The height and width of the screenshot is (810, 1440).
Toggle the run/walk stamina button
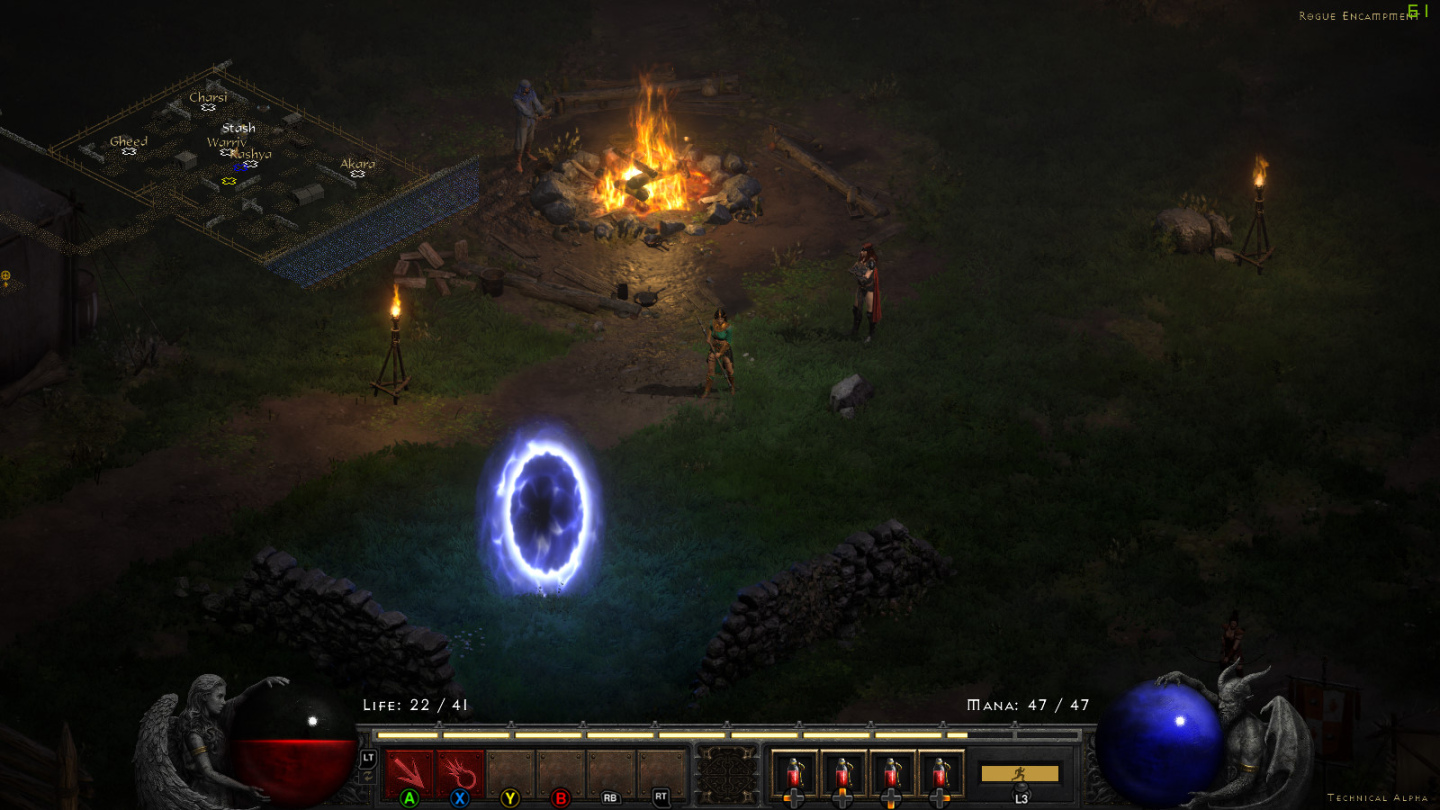tap(1019, 774)
